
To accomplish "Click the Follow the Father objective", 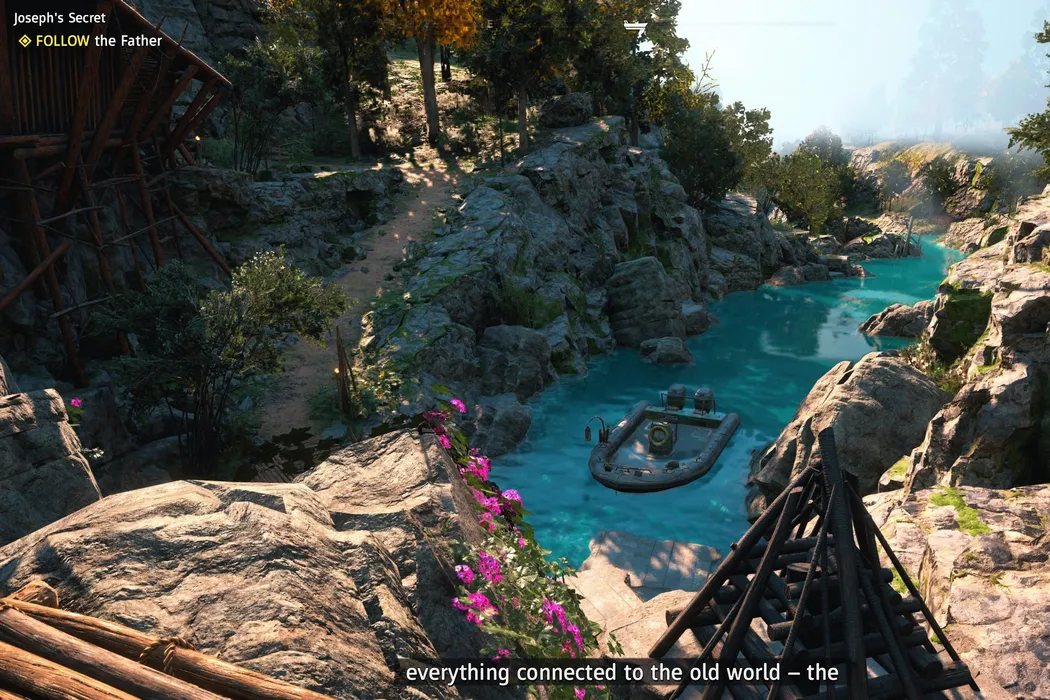I will click(98, 41).
